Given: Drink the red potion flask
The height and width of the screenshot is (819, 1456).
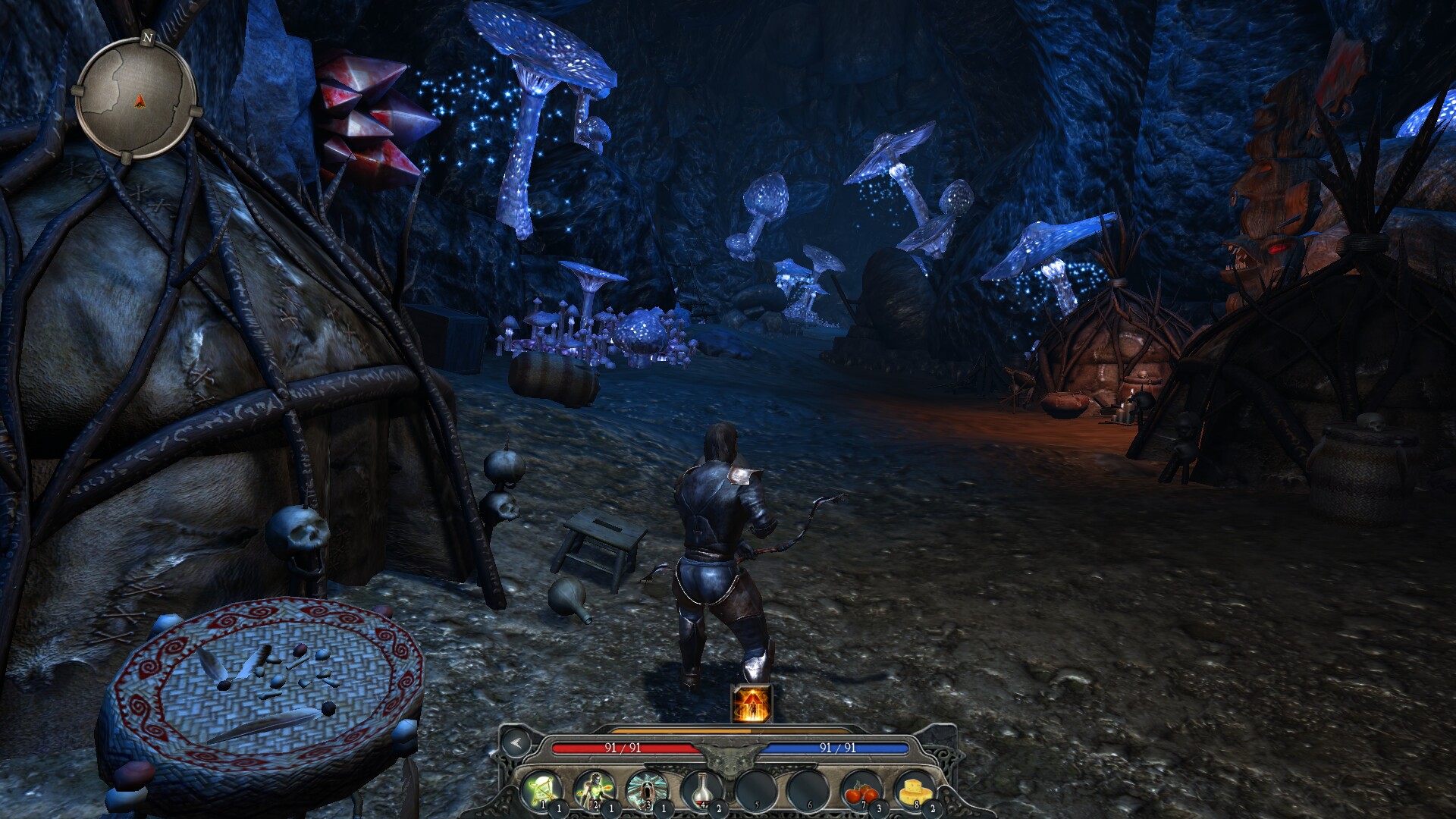Looking at the screenshot, I should click(701, 789).
